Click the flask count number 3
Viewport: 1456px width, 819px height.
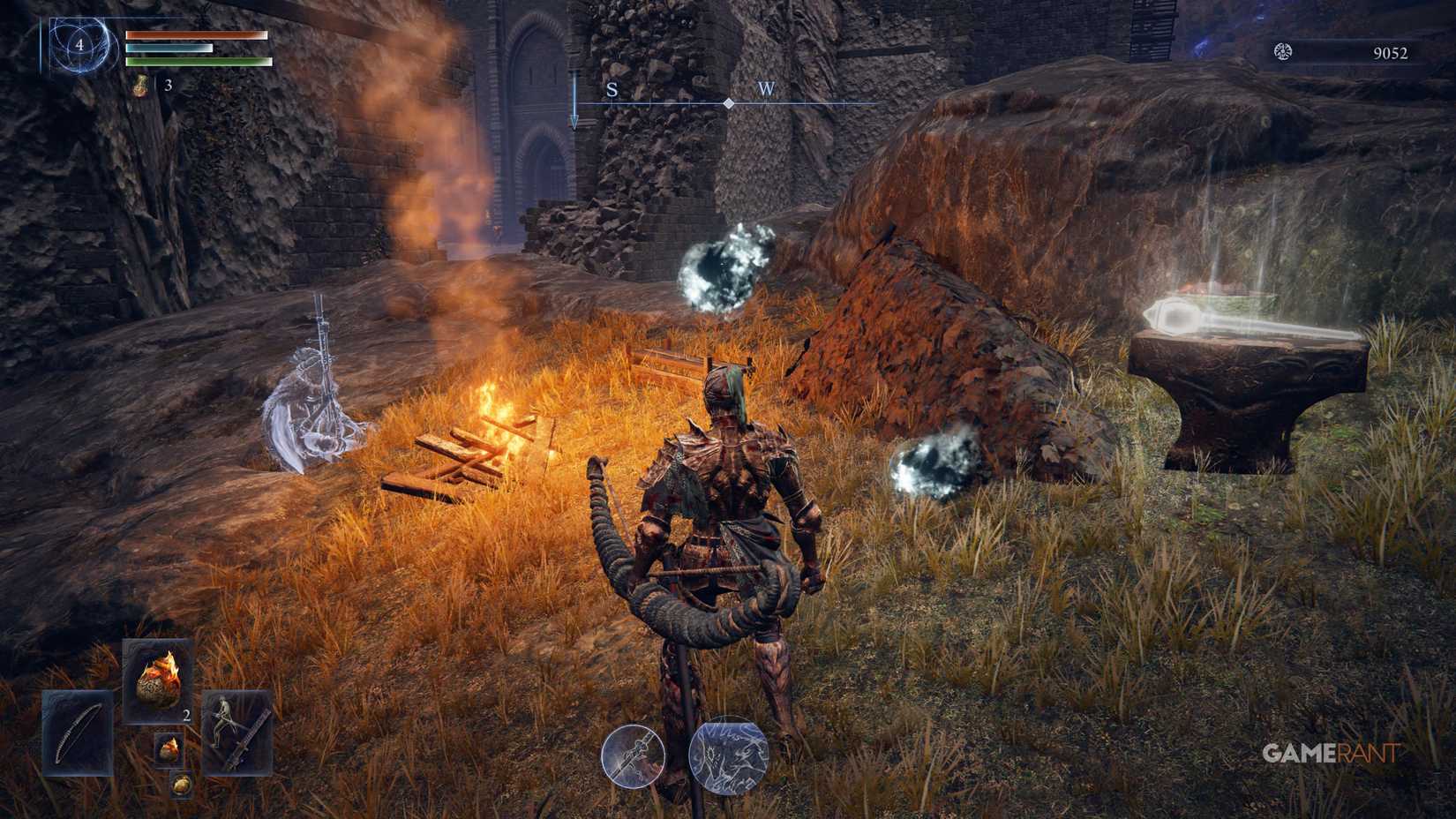(169, 86)
